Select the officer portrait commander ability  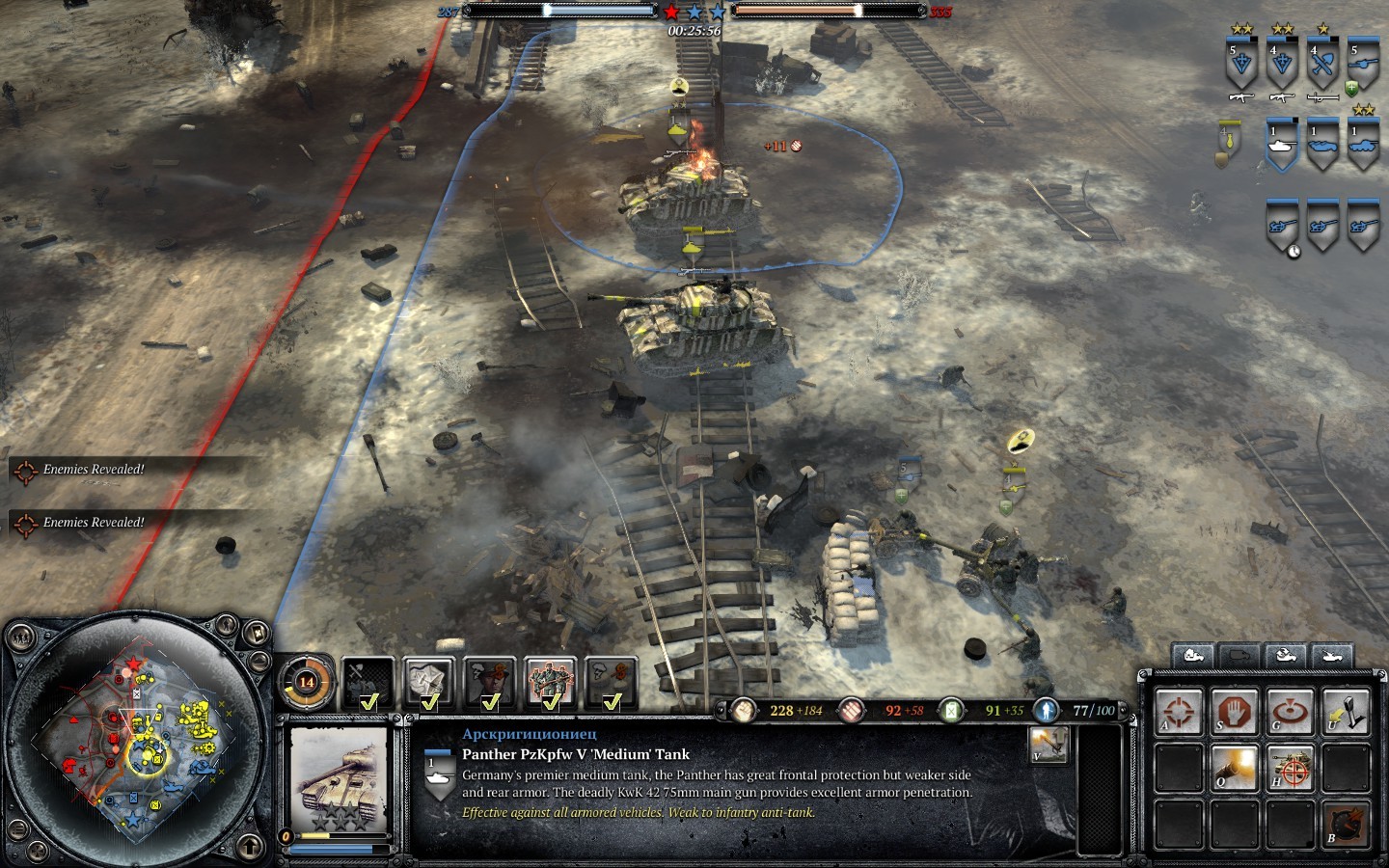click(490, 682)
